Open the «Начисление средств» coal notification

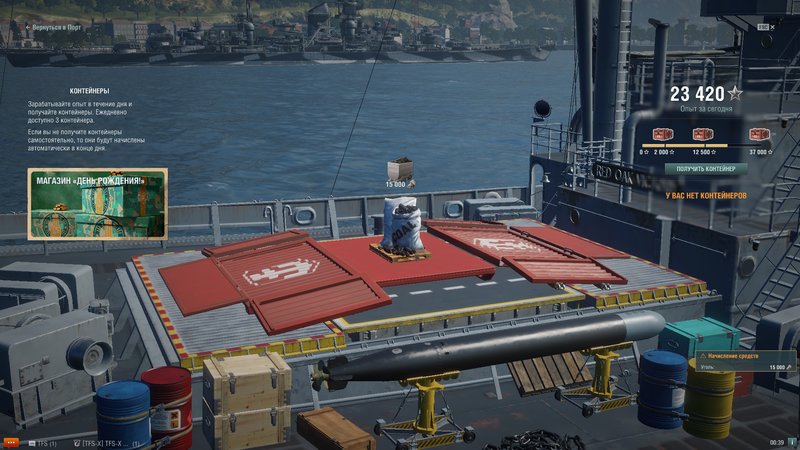tap(744, 361)
